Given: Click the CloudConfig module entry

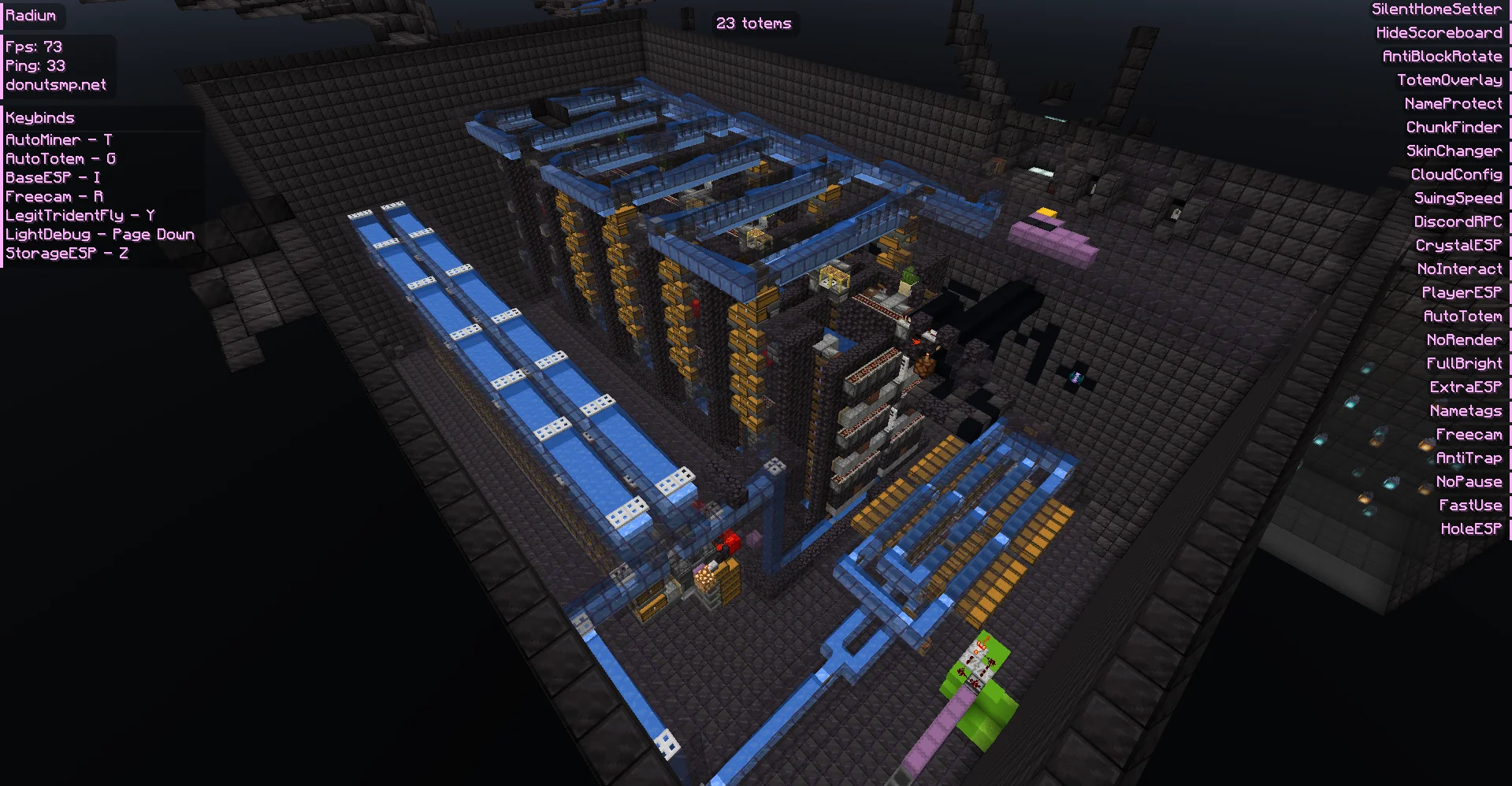Looking at the screenshot, I should click(x=1454, y=174).
